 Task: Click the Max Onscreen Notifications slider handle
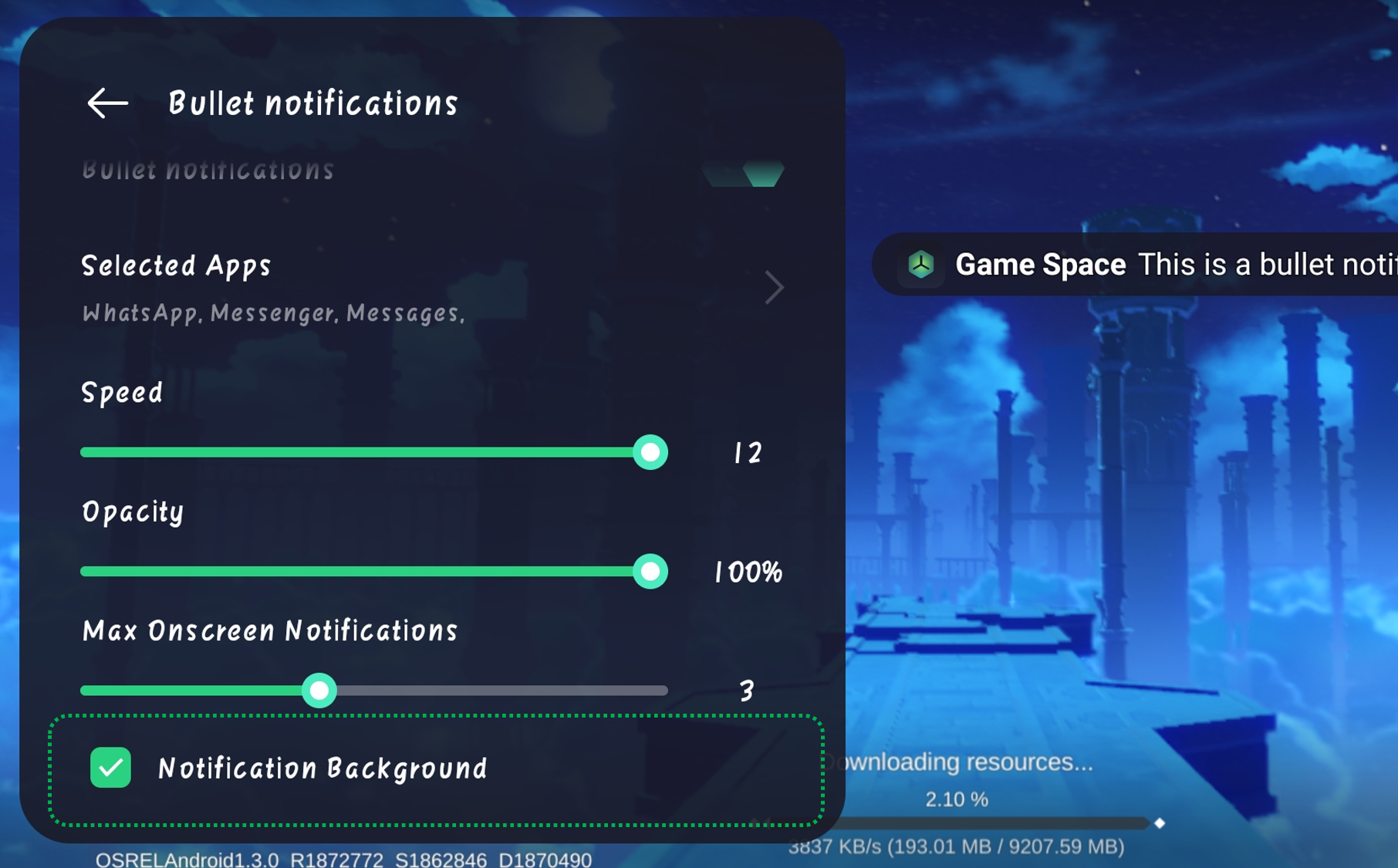pyautogui.click(x=319, y=691)
